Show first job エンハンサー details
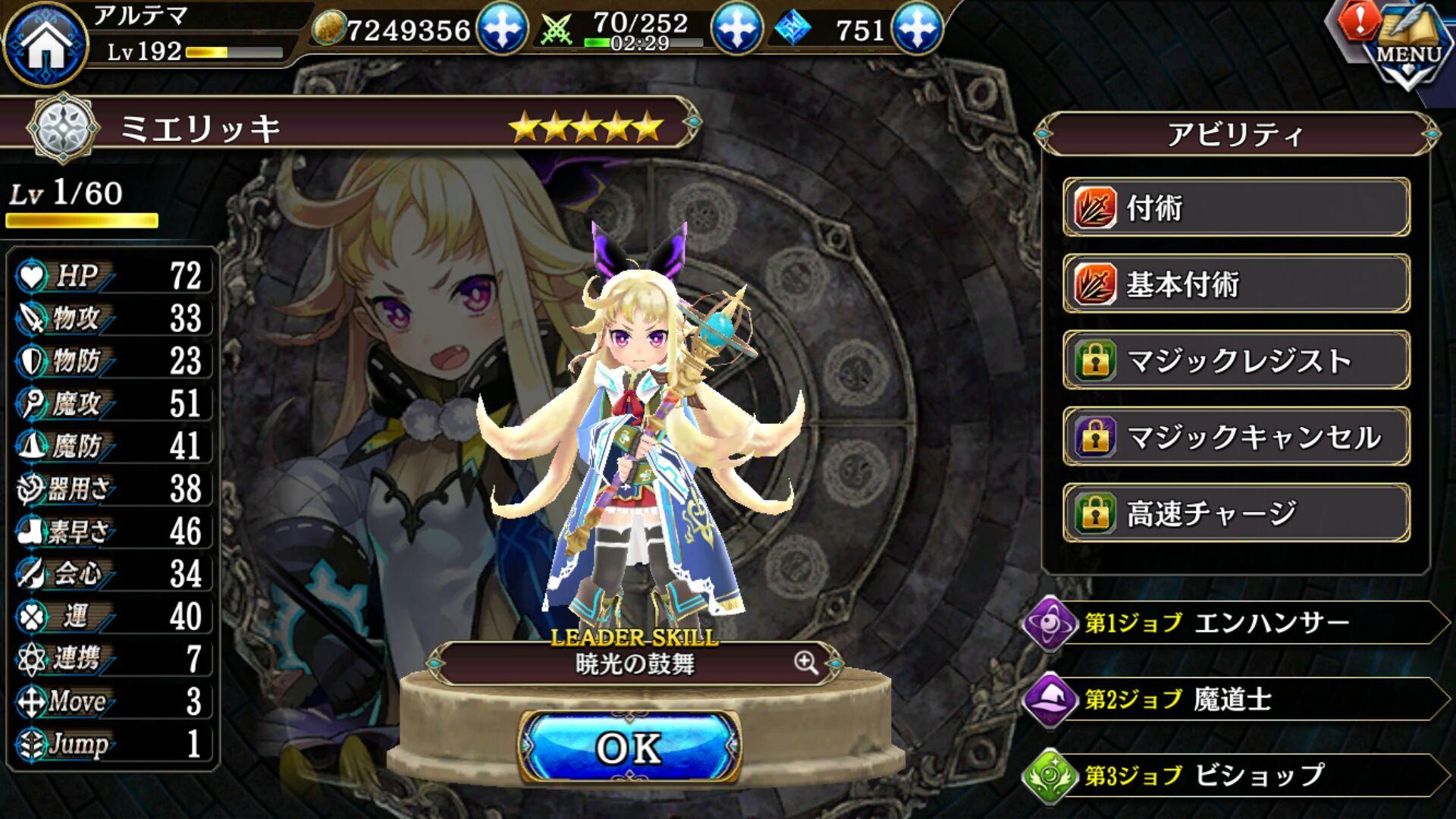Screen dimensions: 1456x819 pos(1236,623)
